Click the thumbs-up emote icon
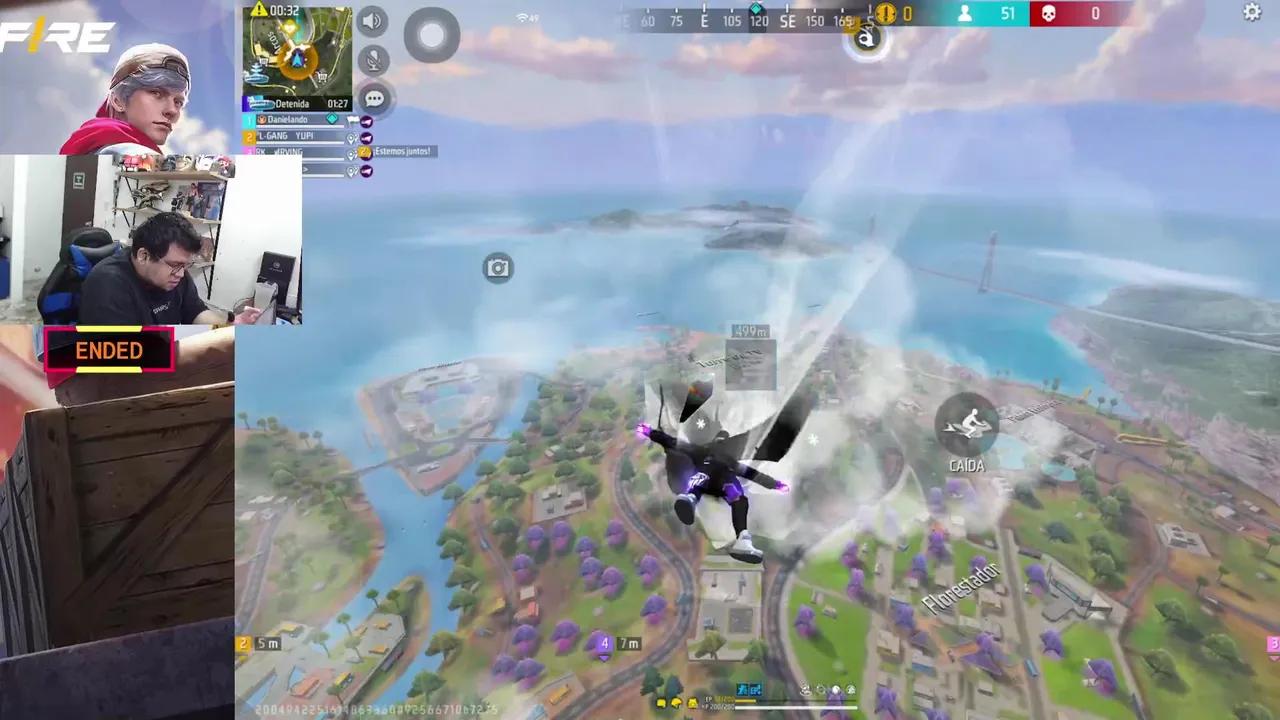1280x720 pixels. pos(364,151)
